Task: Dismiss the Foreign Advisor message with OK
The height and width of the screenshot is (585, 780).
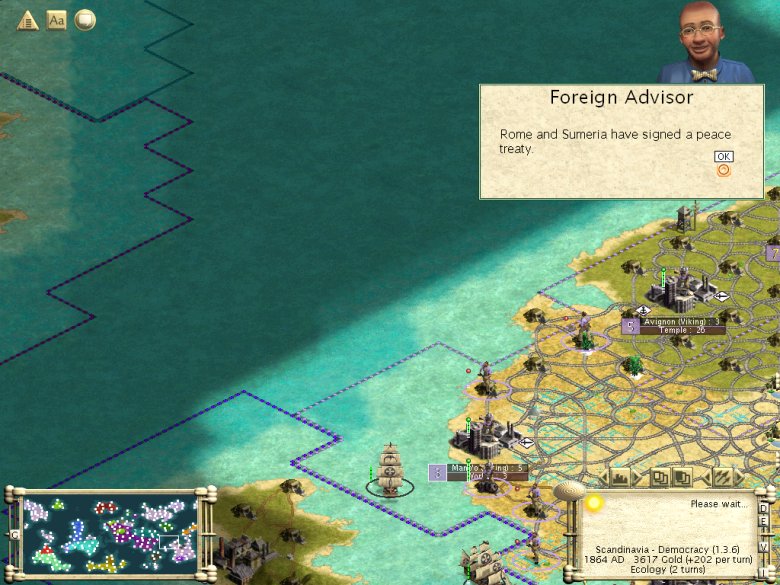Action: 723,157
